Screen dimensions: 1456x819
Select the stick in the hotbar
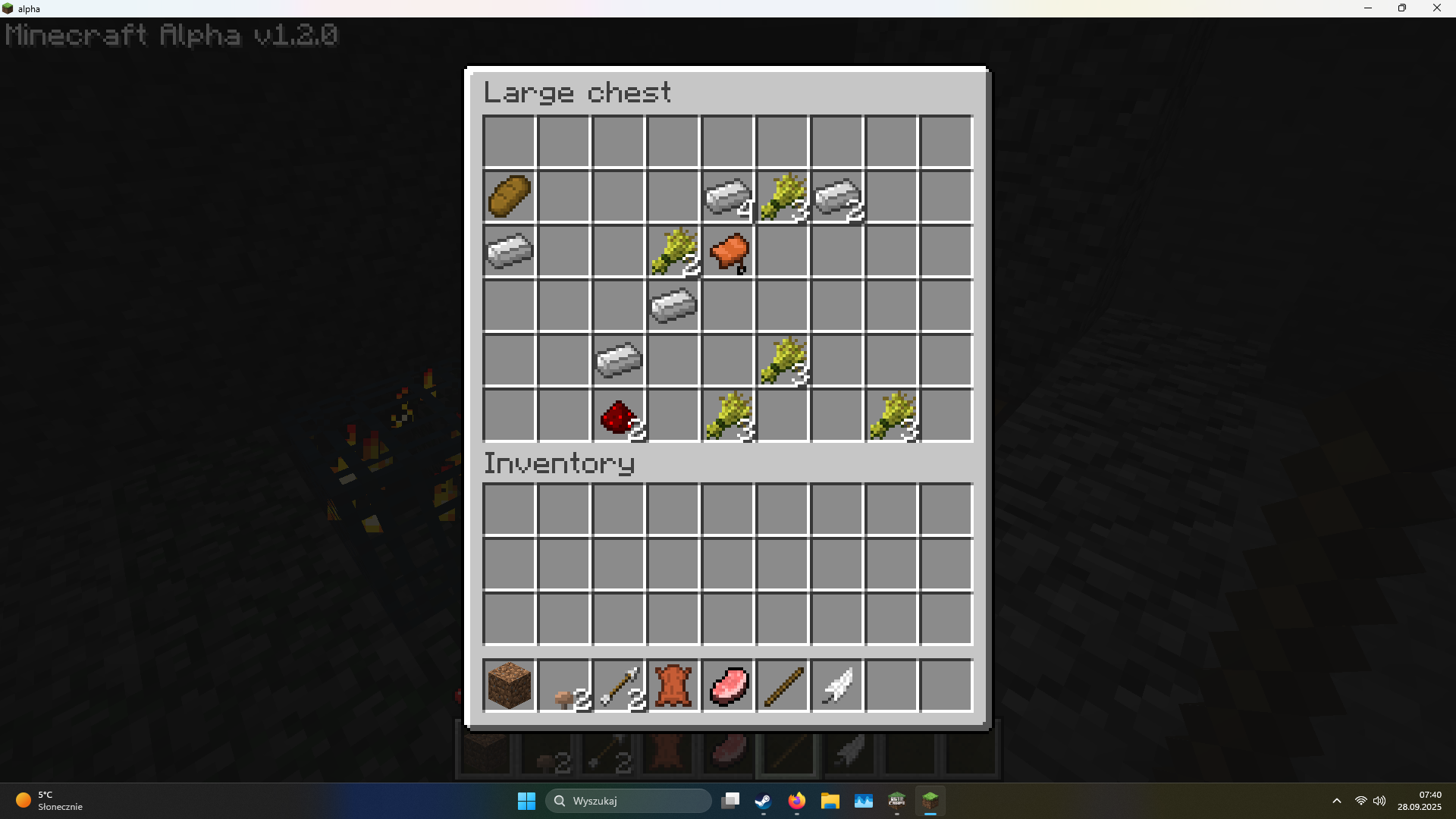coord(783,686)
